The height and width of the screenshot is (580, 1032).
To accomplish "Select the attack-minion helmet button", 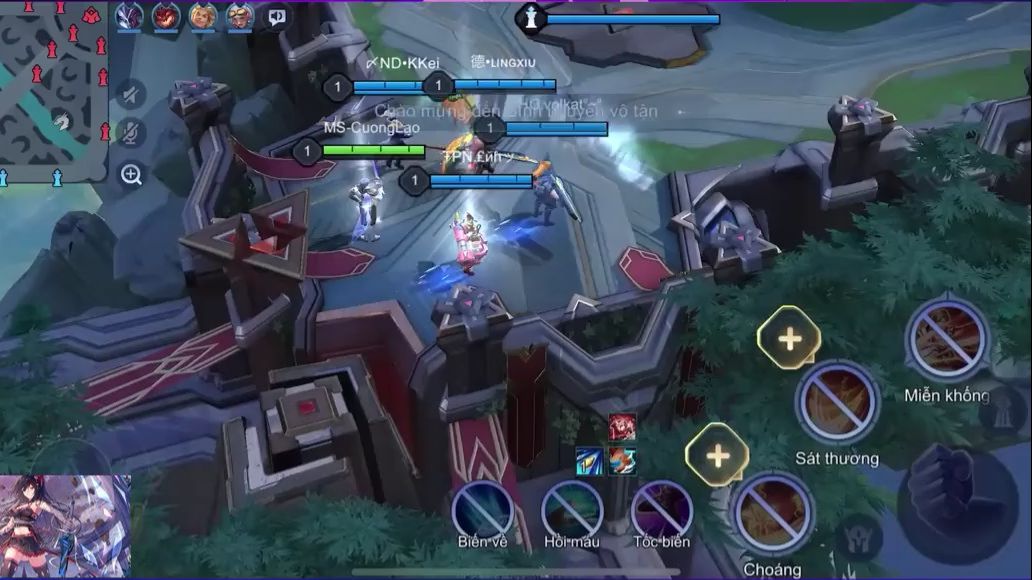I will coord(859,536).
